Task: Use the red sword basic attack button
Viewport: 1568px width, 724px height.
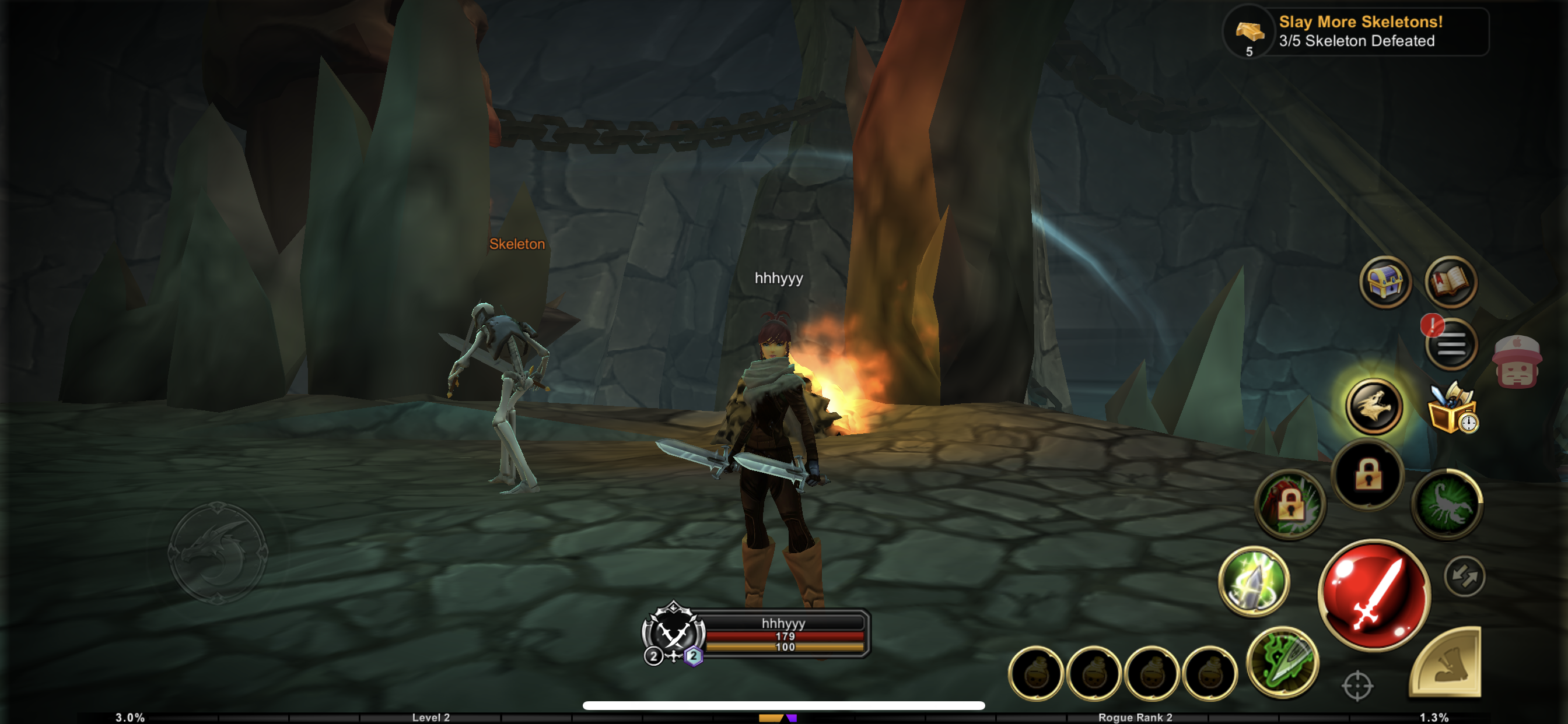Action: (x=1374, y=595)
